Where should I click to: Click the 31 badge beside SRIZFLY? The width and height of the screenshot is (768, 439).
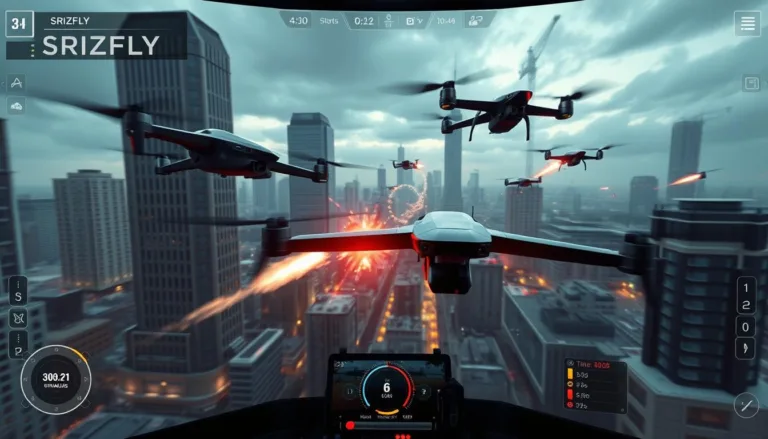click(x=20, y=24)
